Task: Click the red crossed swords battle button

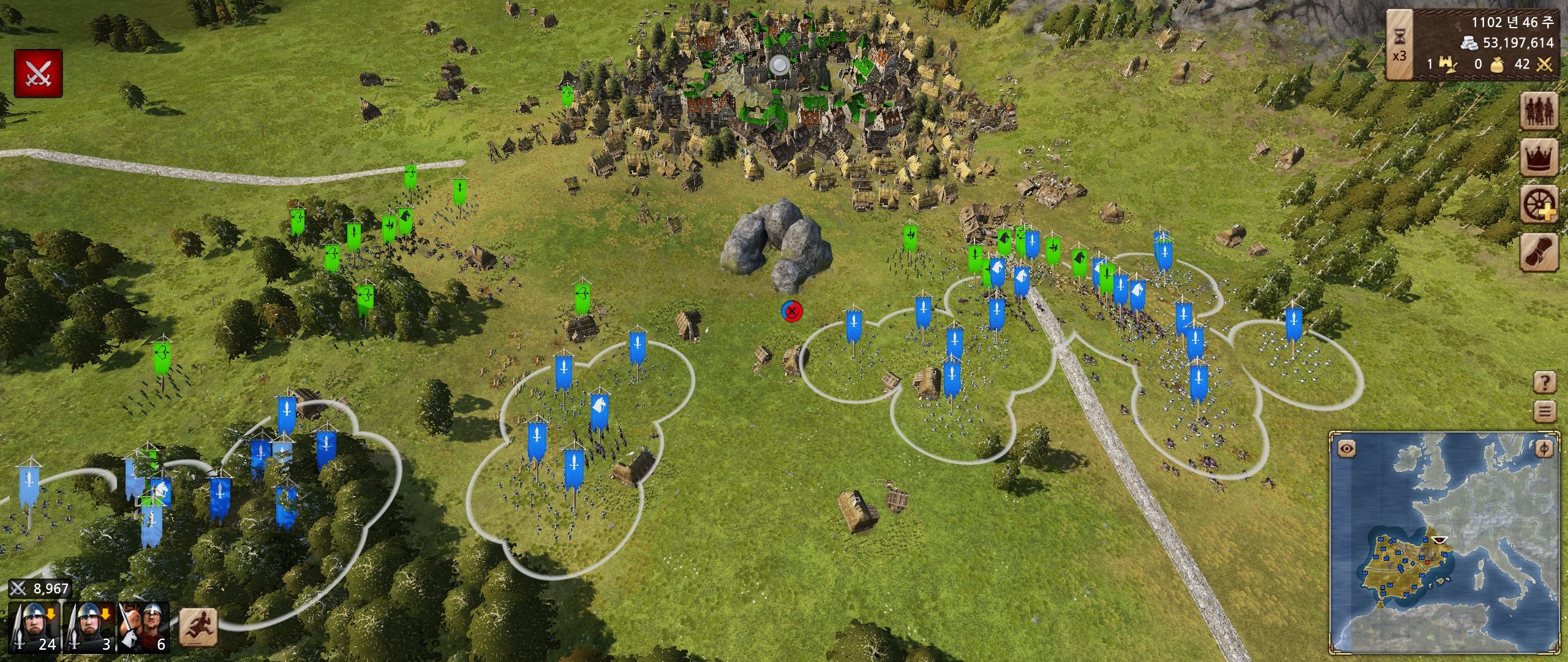Action: (38, 74)
